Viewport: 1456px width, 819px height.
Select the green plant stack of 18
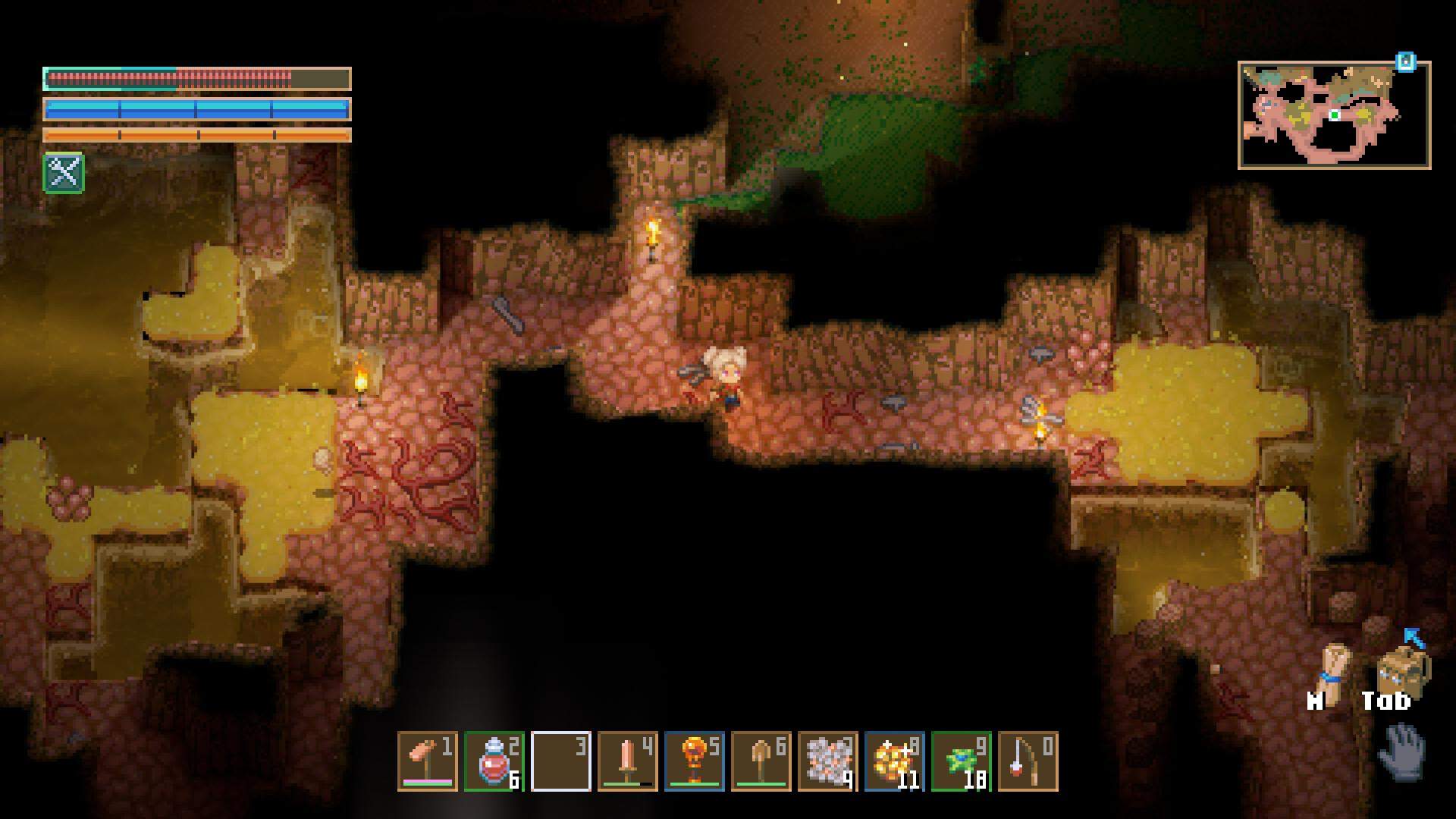click(x=961, y=761)
